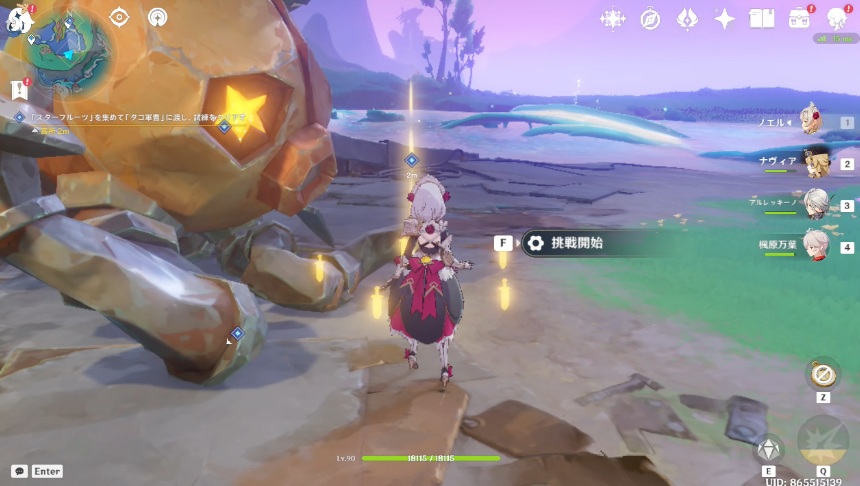Image resolution: width=860 pixels, height=486 pixels.
Task: Open the quest bookmark icon below the minimap
Action: [19, 90]
